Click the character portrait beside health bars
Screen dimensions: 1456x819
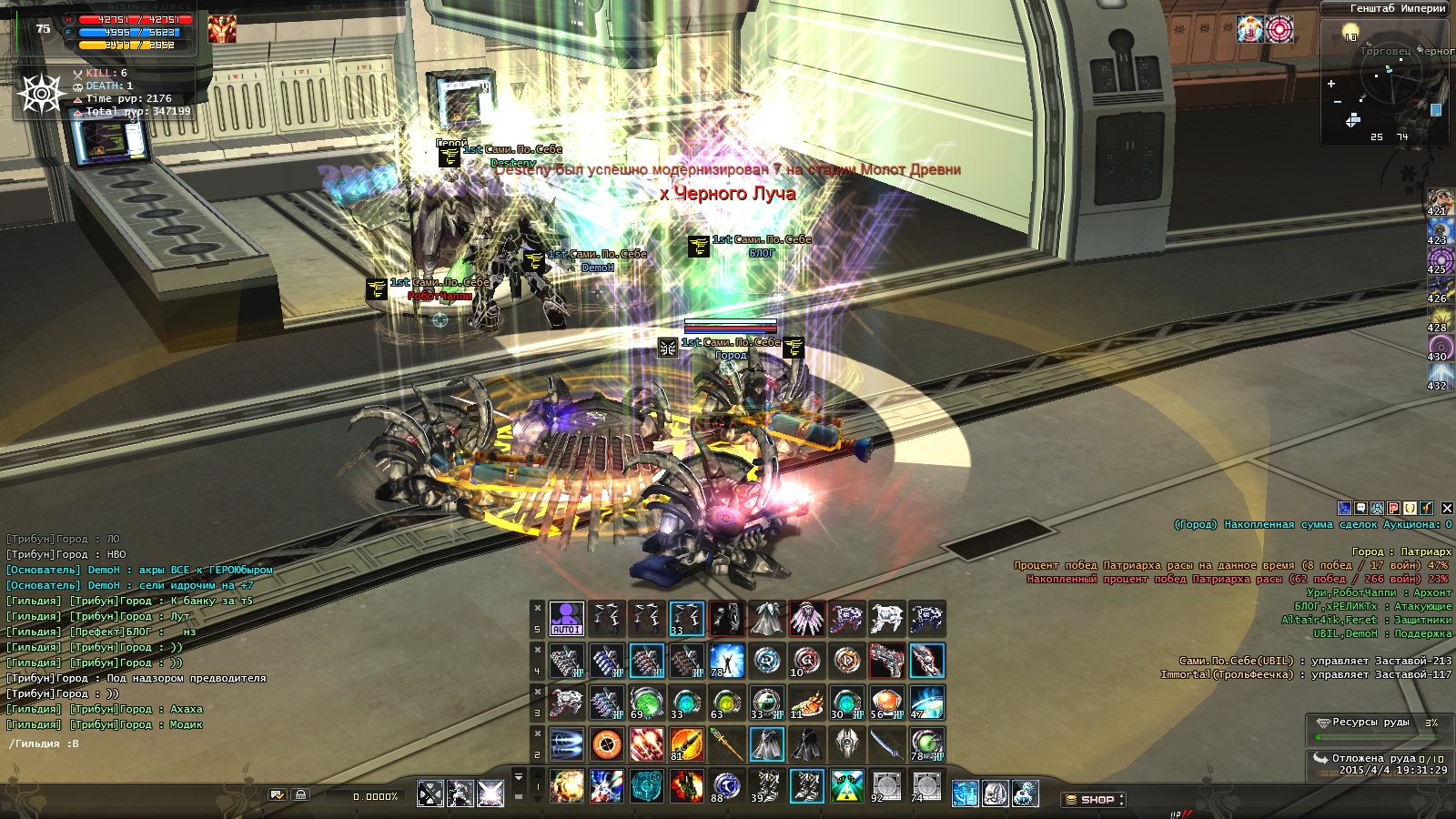coord(221,29)
